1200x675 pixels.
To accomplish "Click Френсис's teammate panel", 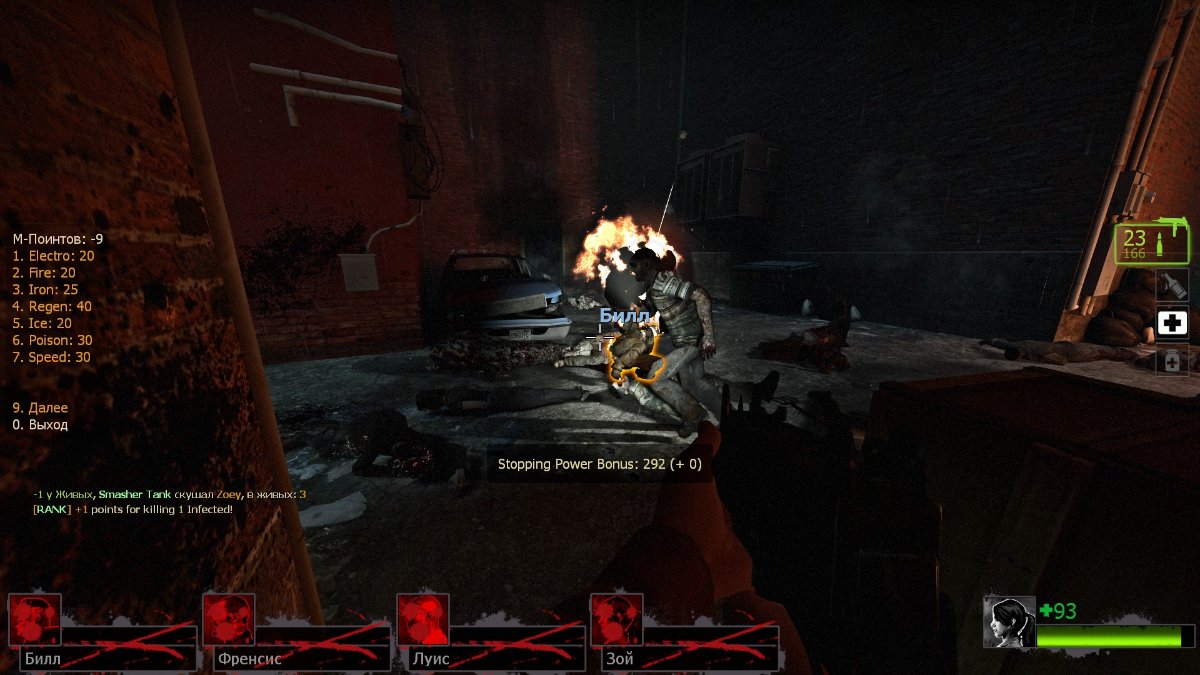I will click(297, 633).
